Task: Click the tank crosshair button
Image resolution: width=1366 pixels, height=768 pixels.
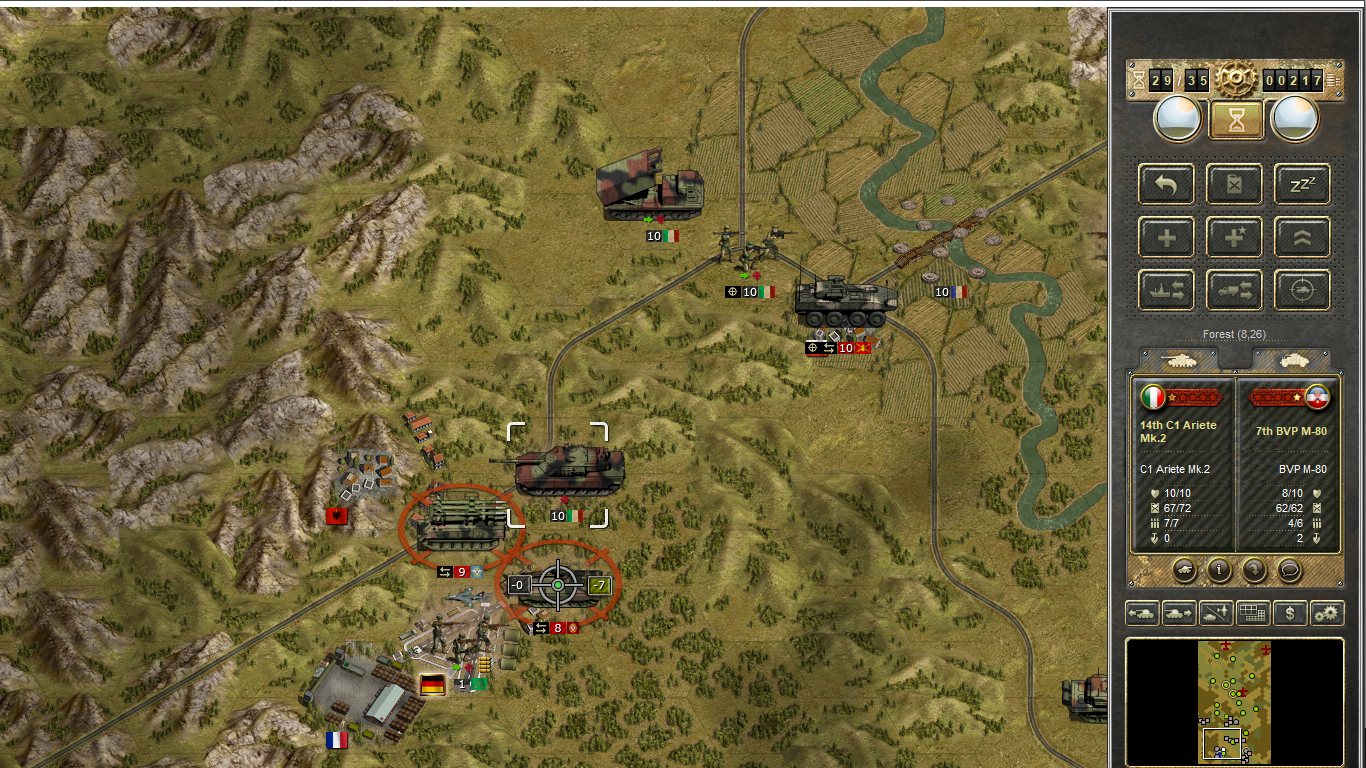Action: pos(1301,290)
